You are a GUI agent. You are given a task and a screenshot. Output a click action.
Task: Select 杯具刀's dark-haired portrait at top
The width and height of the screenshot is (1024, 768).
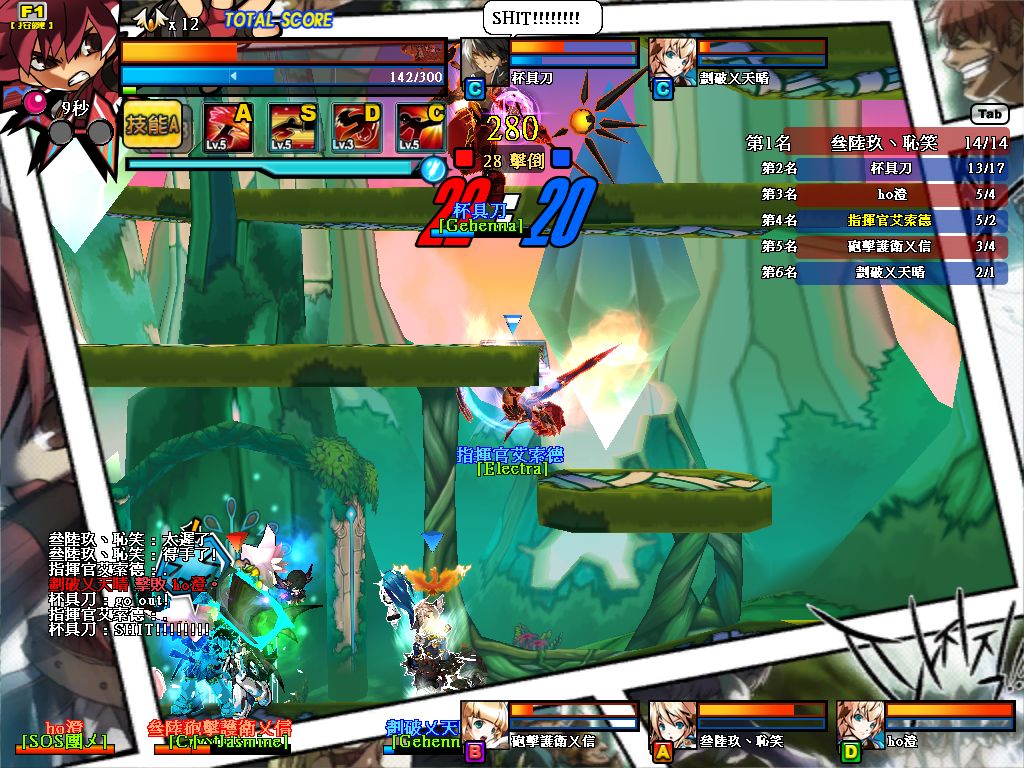click(485, 62)
